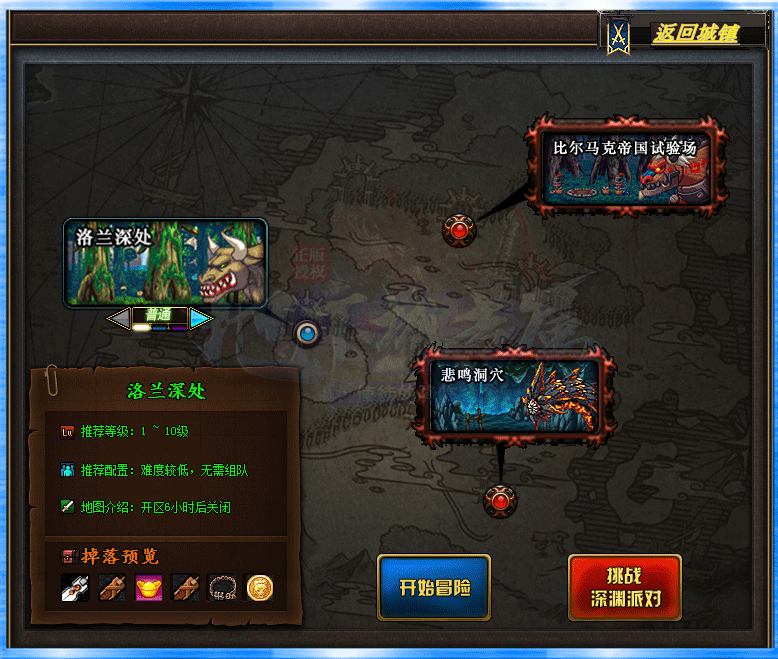
Task: Inspect the white blade weapon drop icon
Action: coord(75,588)
